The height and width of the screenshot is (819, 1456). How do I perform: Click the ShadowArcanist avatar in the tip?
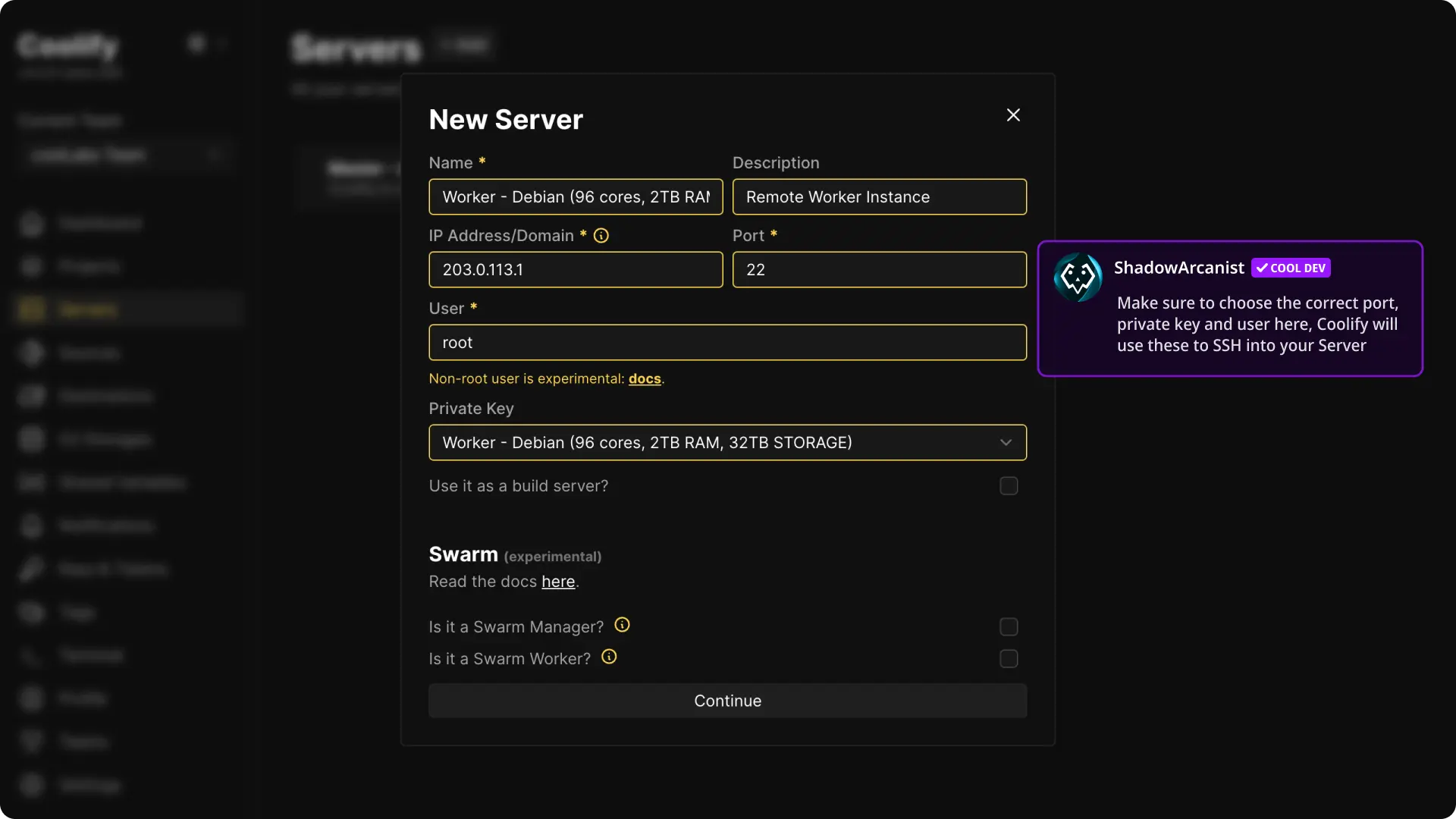click(1078, 278)
